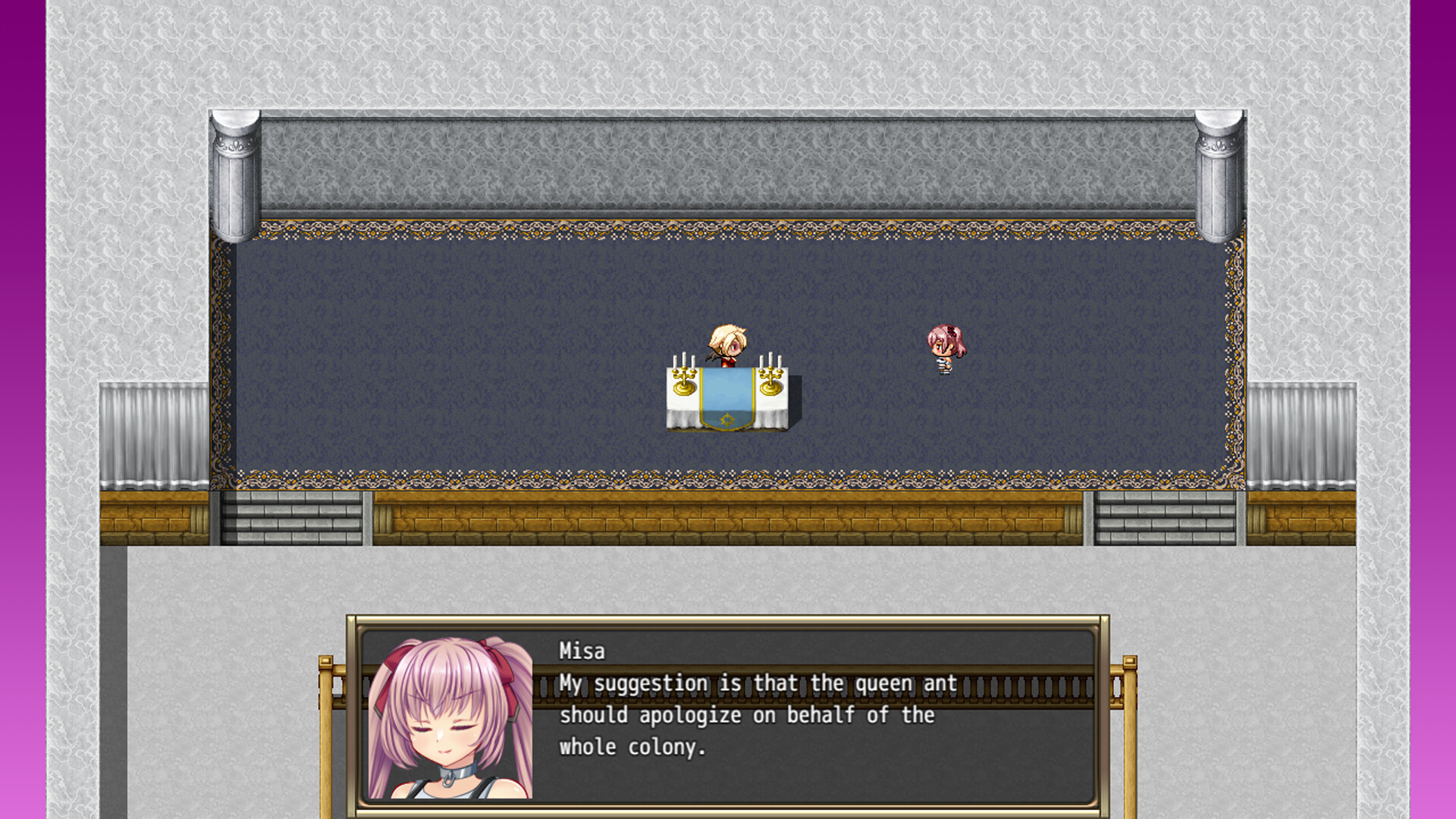This screenshot has width=1456, height=819.
Task: Click the name label Misa
Action: point(580,651)
